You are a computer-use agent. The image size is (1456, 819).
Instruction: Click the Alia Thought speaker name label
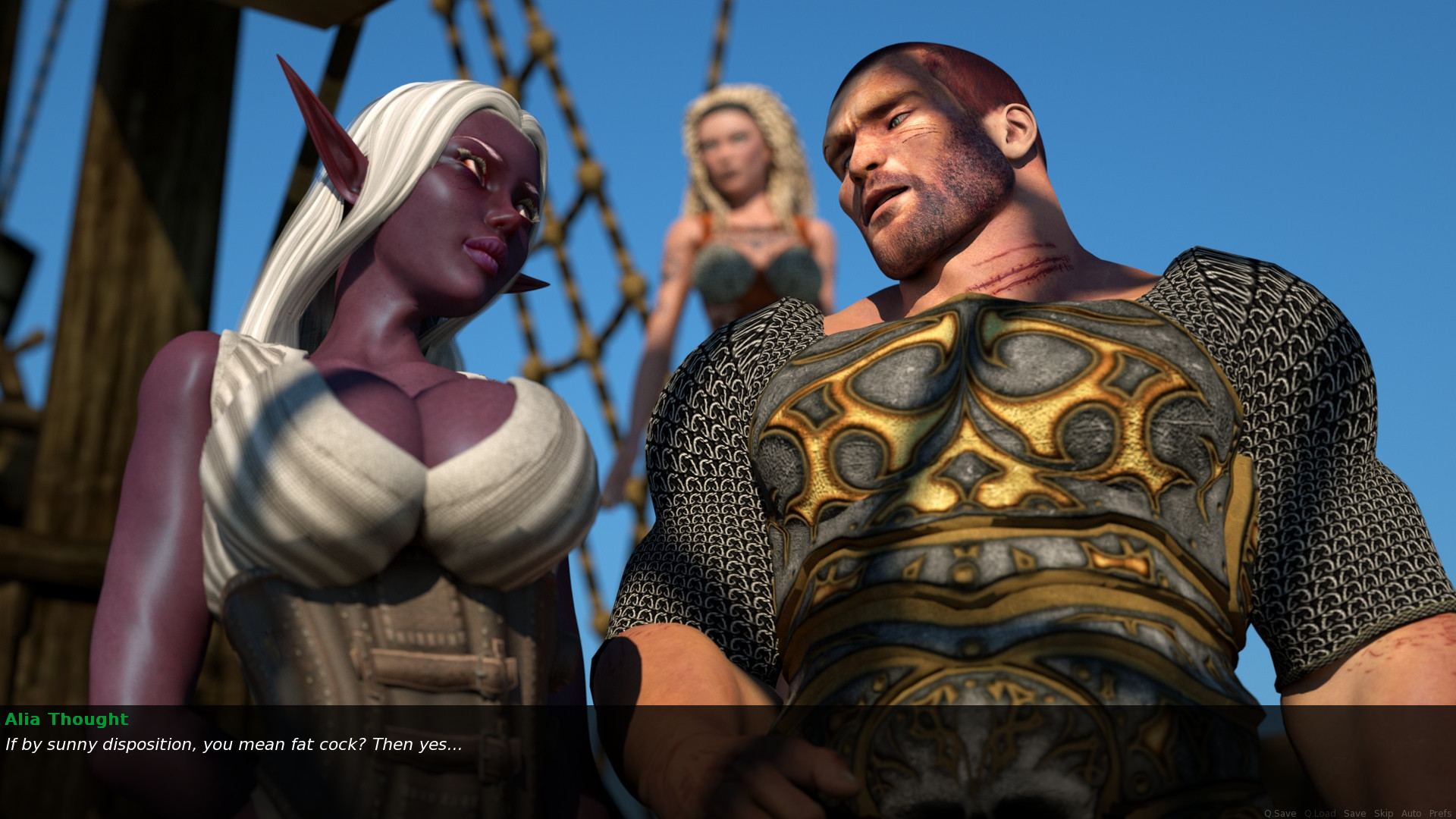[x=66, y=720]
